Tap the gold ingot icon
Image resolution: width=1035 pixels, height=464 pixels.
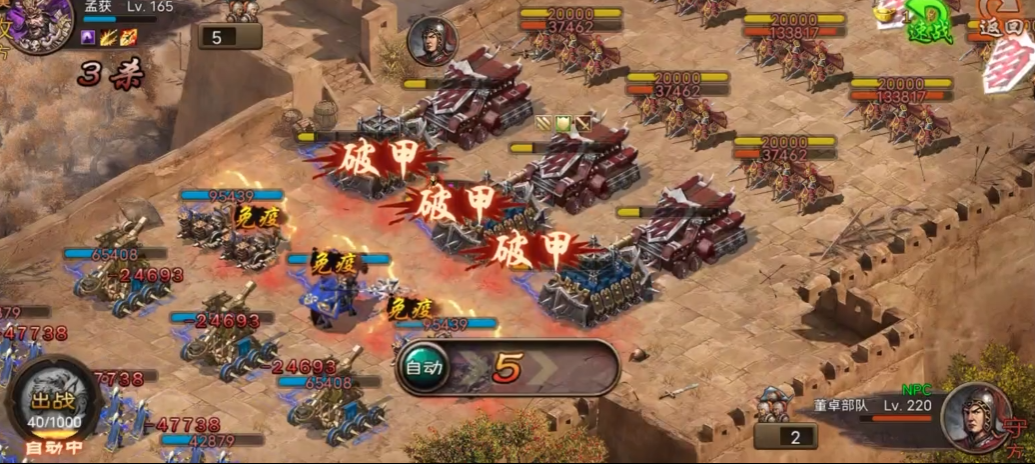[x=884, y=13]
